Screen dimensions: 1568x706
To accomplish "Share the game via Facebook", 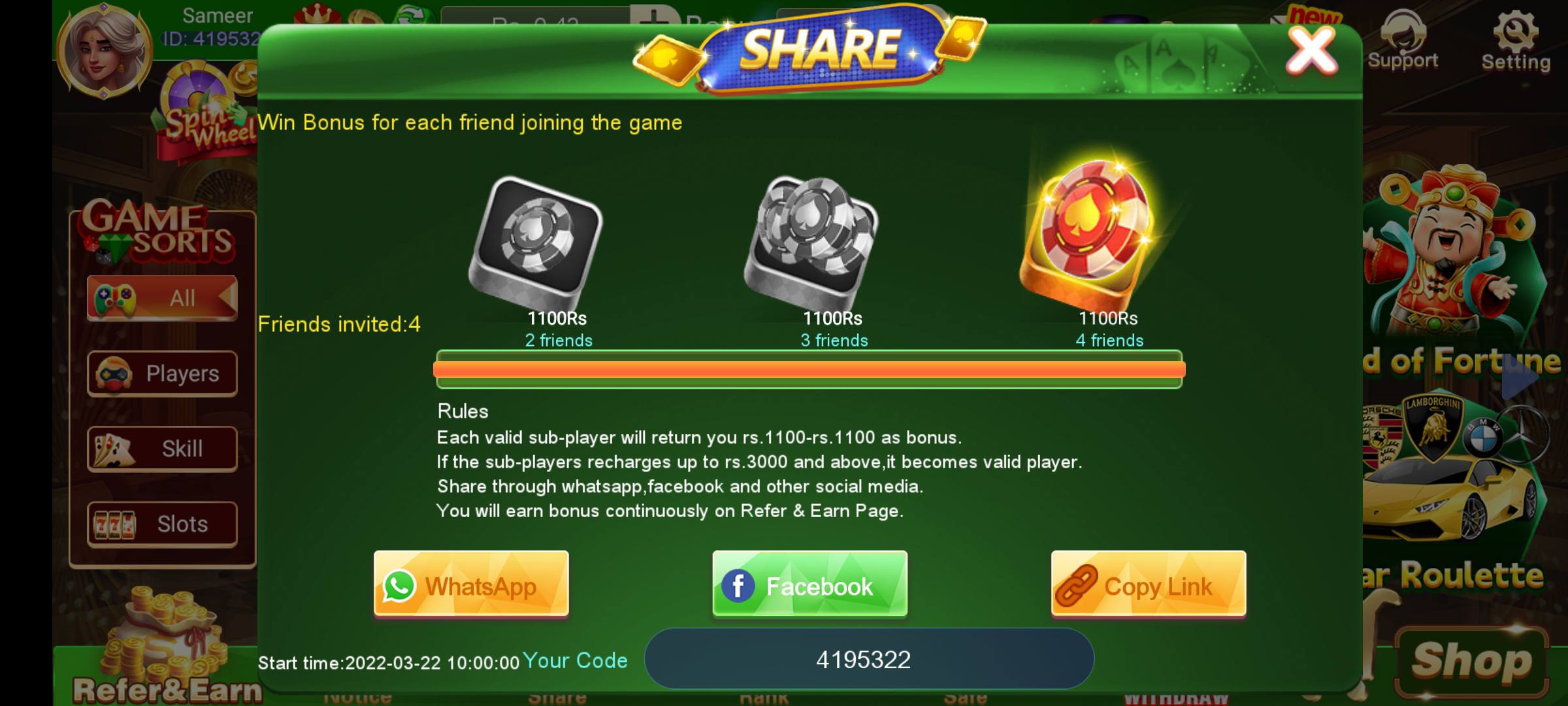I will (x=809, y=585).
